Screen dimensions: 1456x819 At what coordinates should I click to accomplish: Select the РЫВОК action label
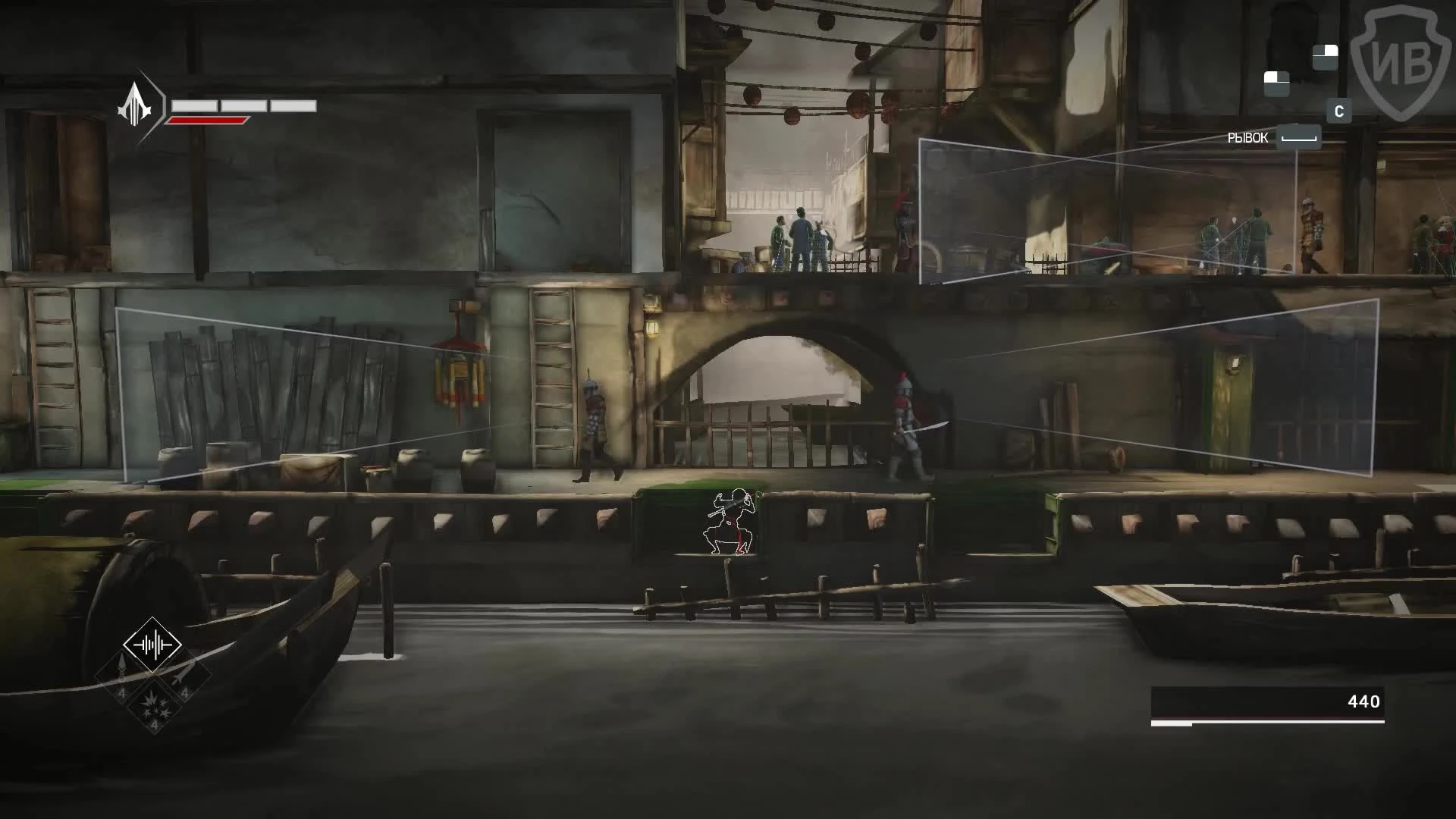1248,137
